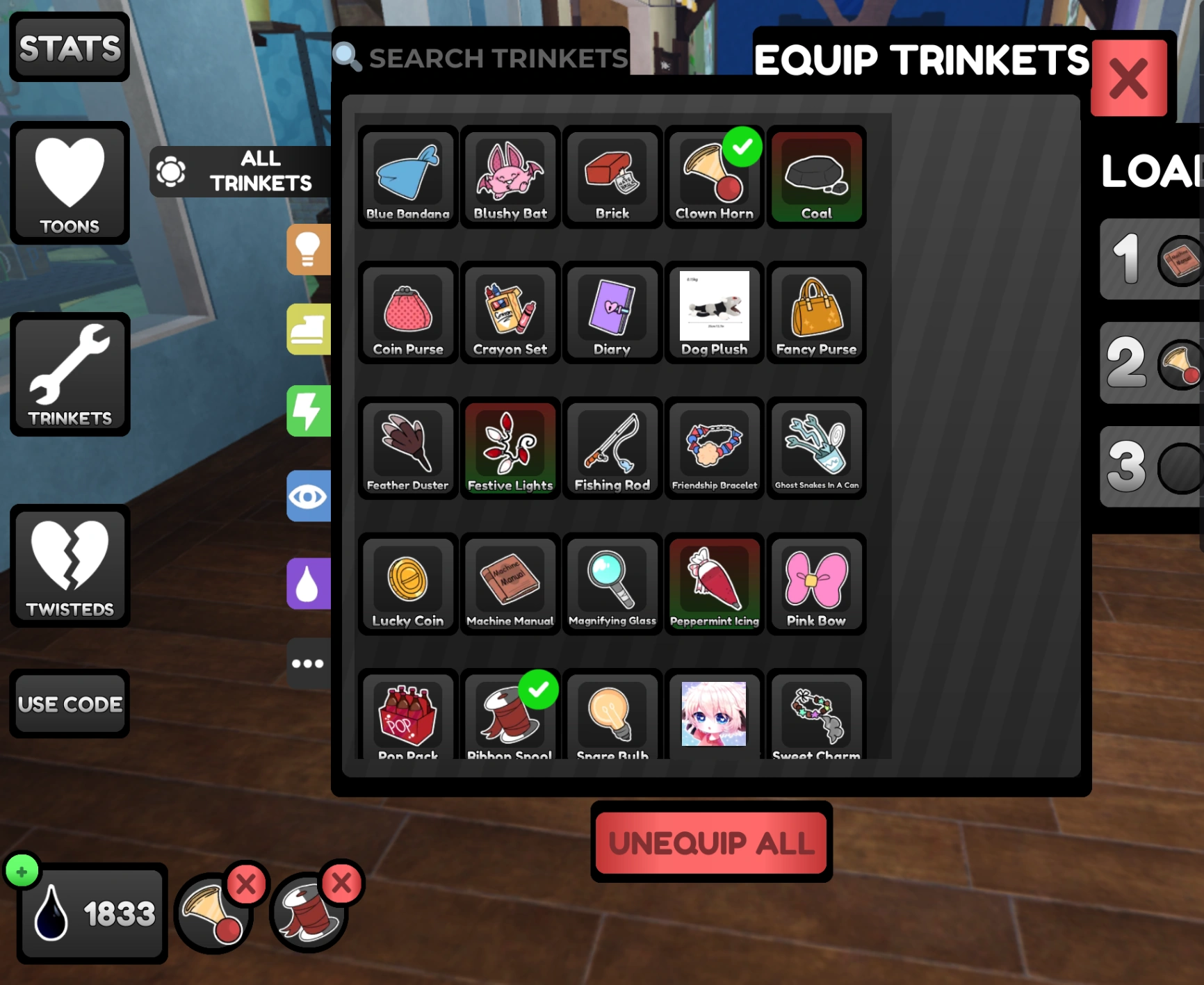Viewport: 1204px width, 985px height.
Task: Select the Magnifying Glass trinket
Action: [612, 584]
